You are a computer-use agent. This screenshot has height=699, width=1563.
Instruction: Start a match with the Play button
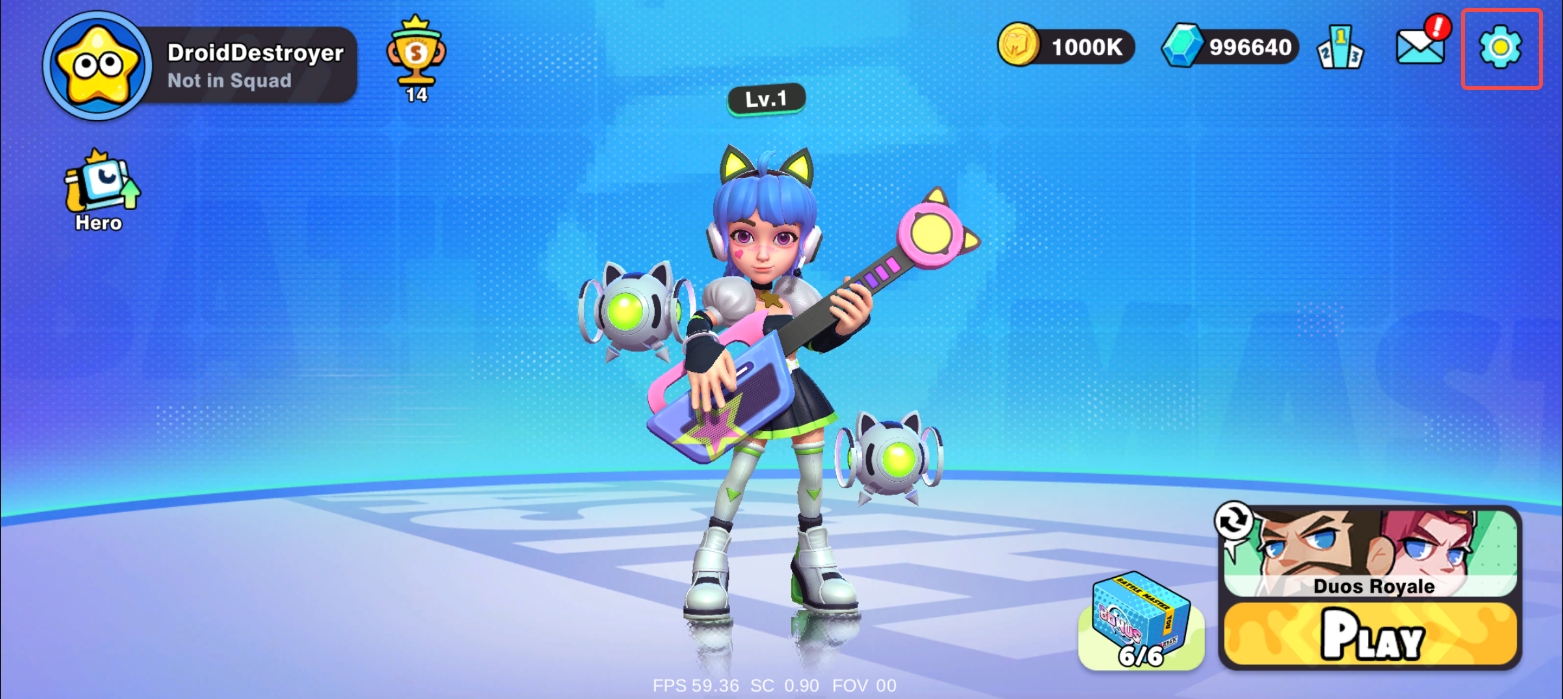[1371, 635]
